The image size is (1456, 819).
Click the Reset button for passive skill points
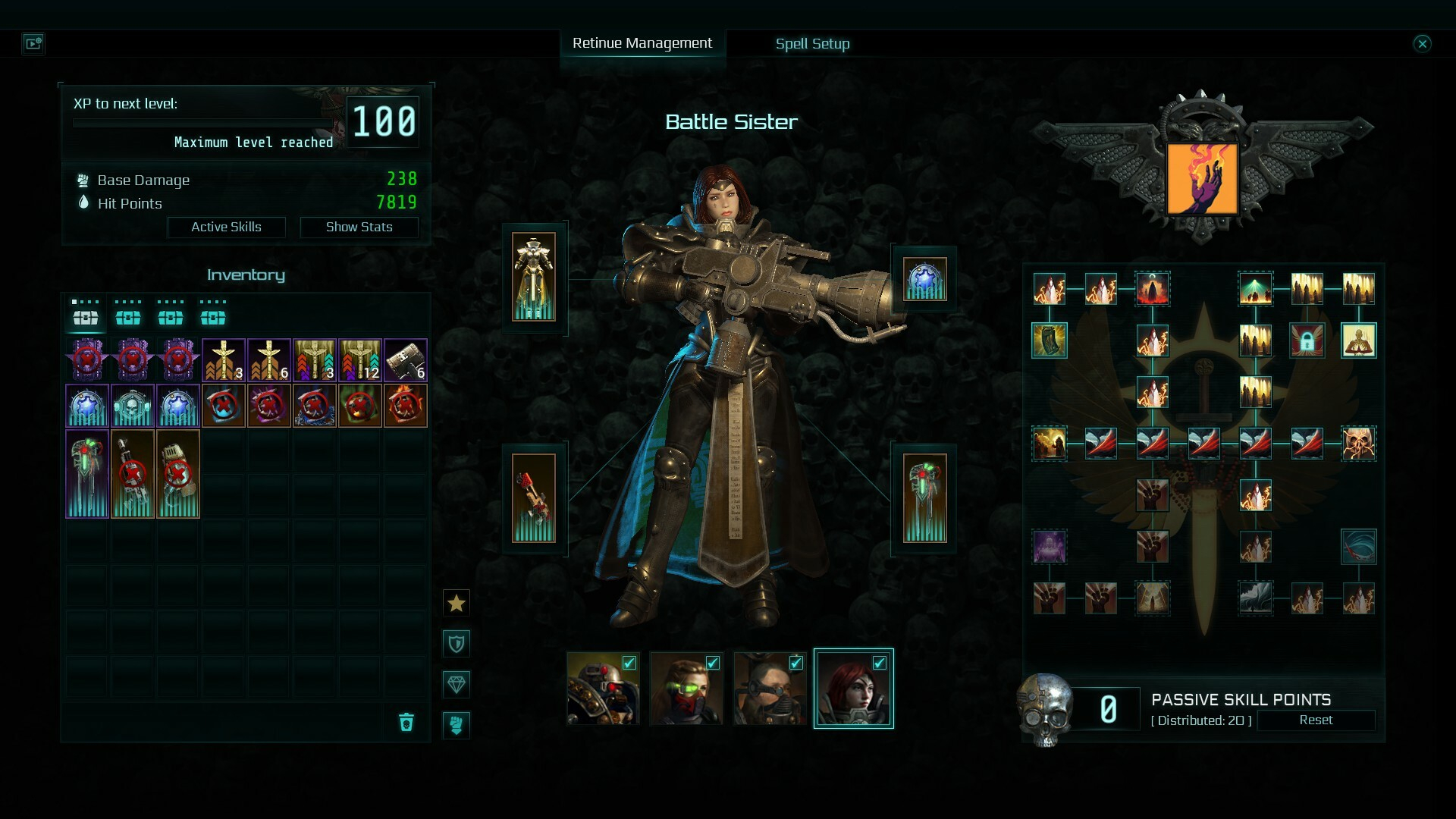1317,720
